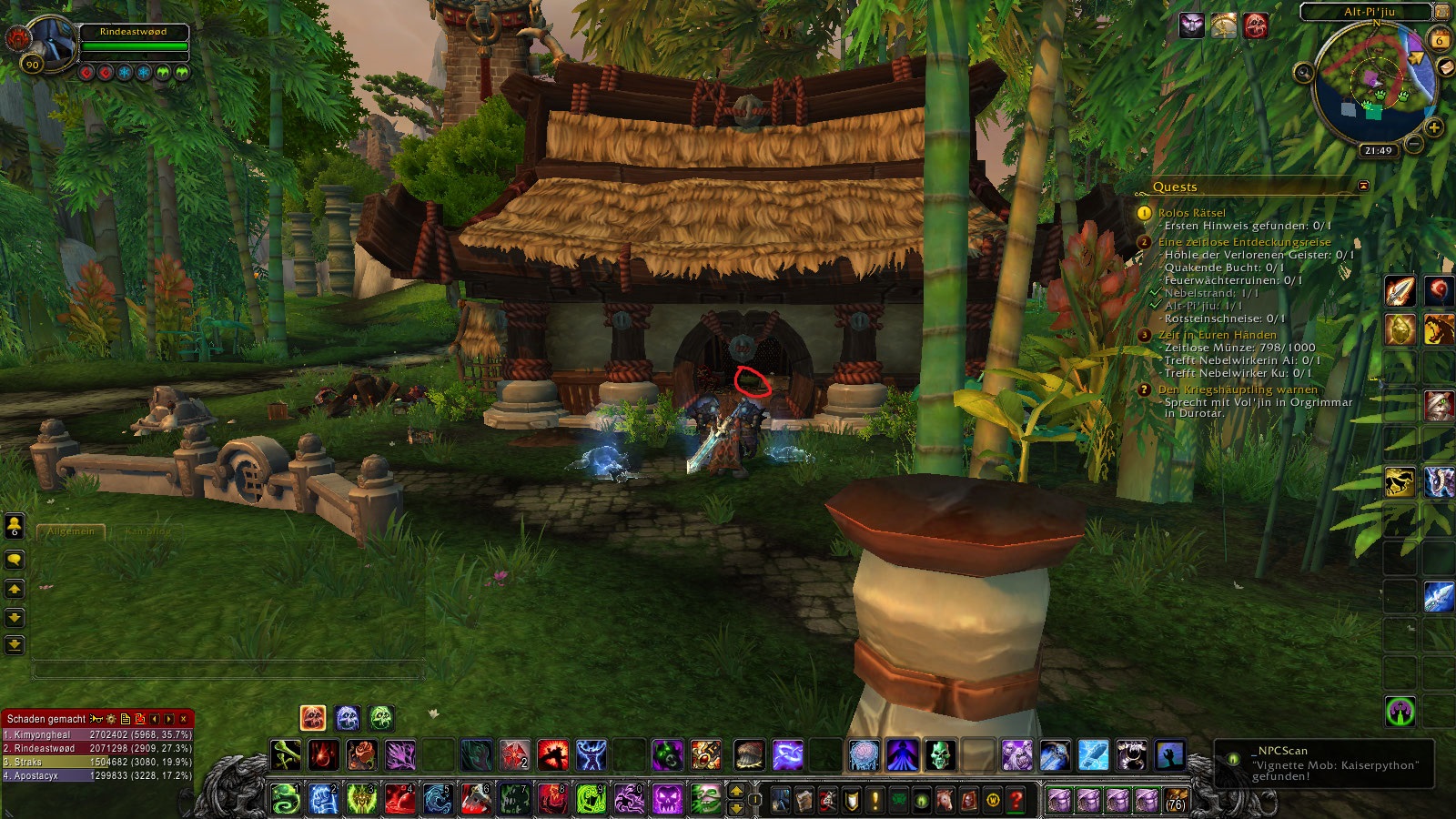Open the calendar showing day 6
1456x819 pixels.
[1440, 40]
